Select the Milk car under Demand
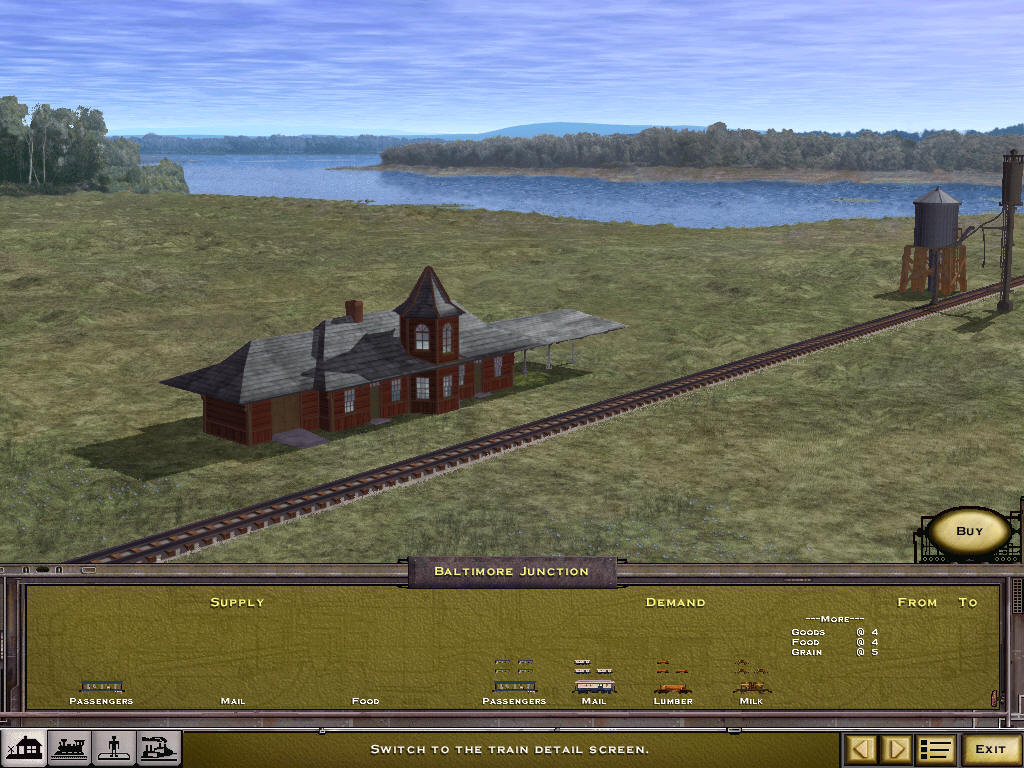Viewport: 1024px width, 768px height. [751, 688]
